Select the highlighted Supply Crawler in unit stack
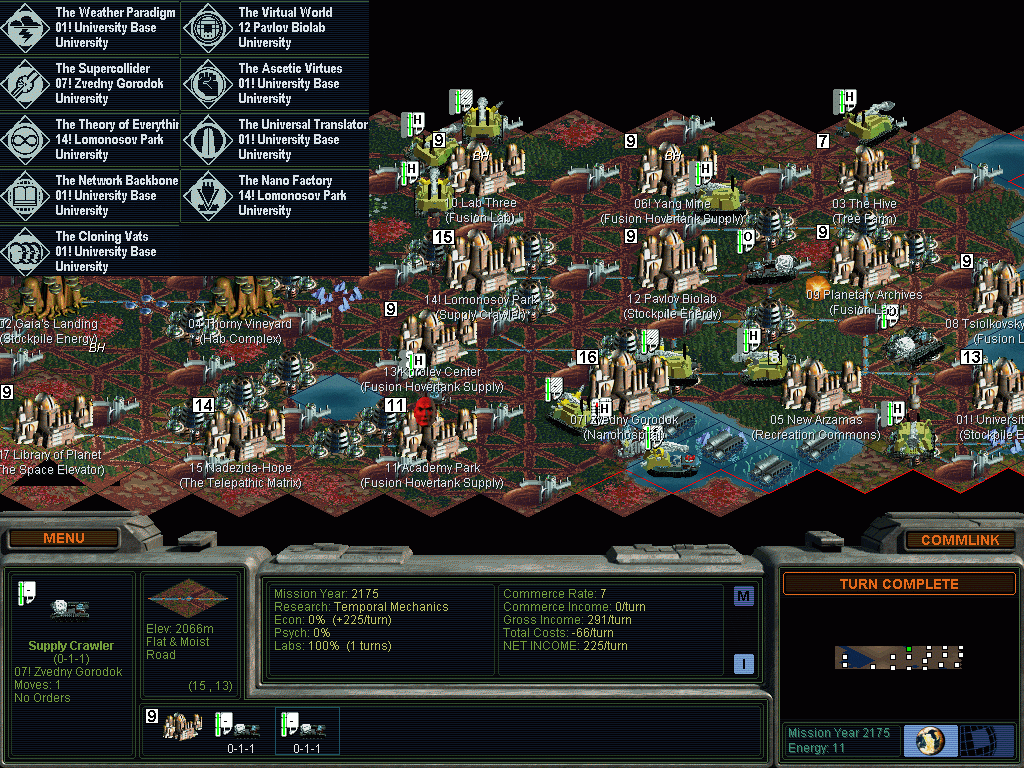The height and width of the screenshot is (768, 1024). point(306,729)
